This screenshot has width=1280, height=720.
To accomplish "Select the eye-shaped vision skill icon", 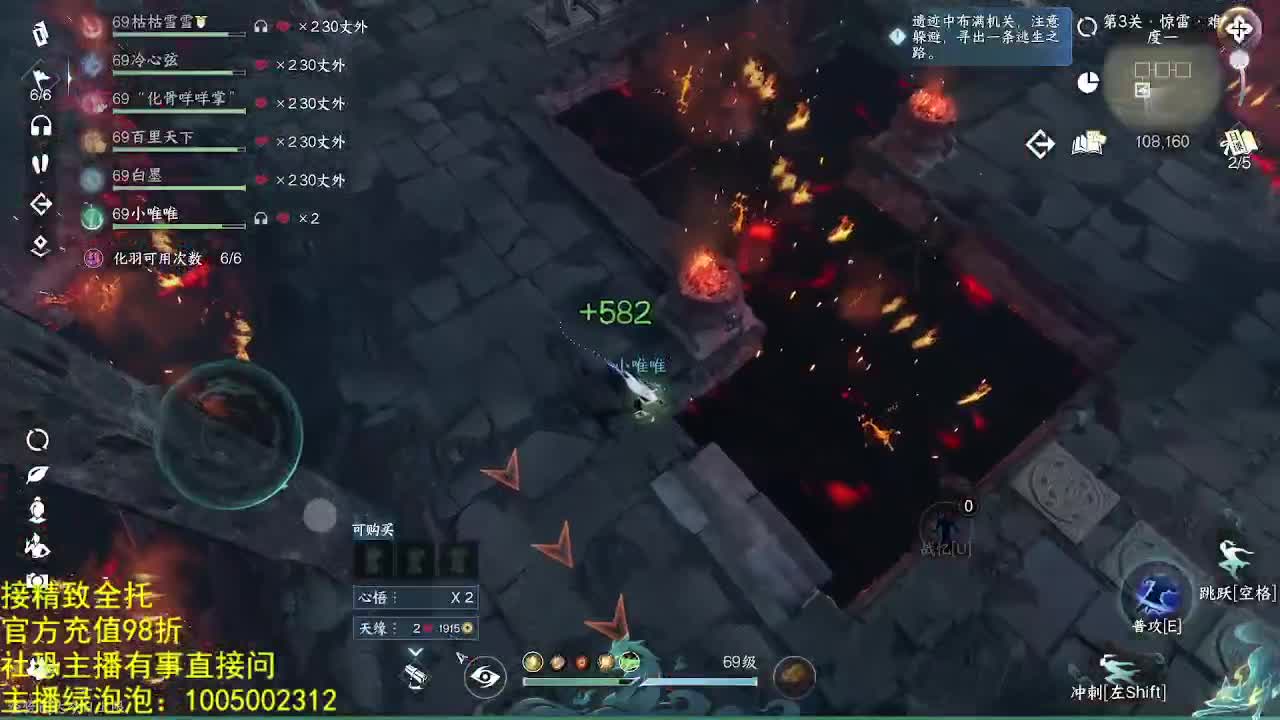I will (484, 677).
